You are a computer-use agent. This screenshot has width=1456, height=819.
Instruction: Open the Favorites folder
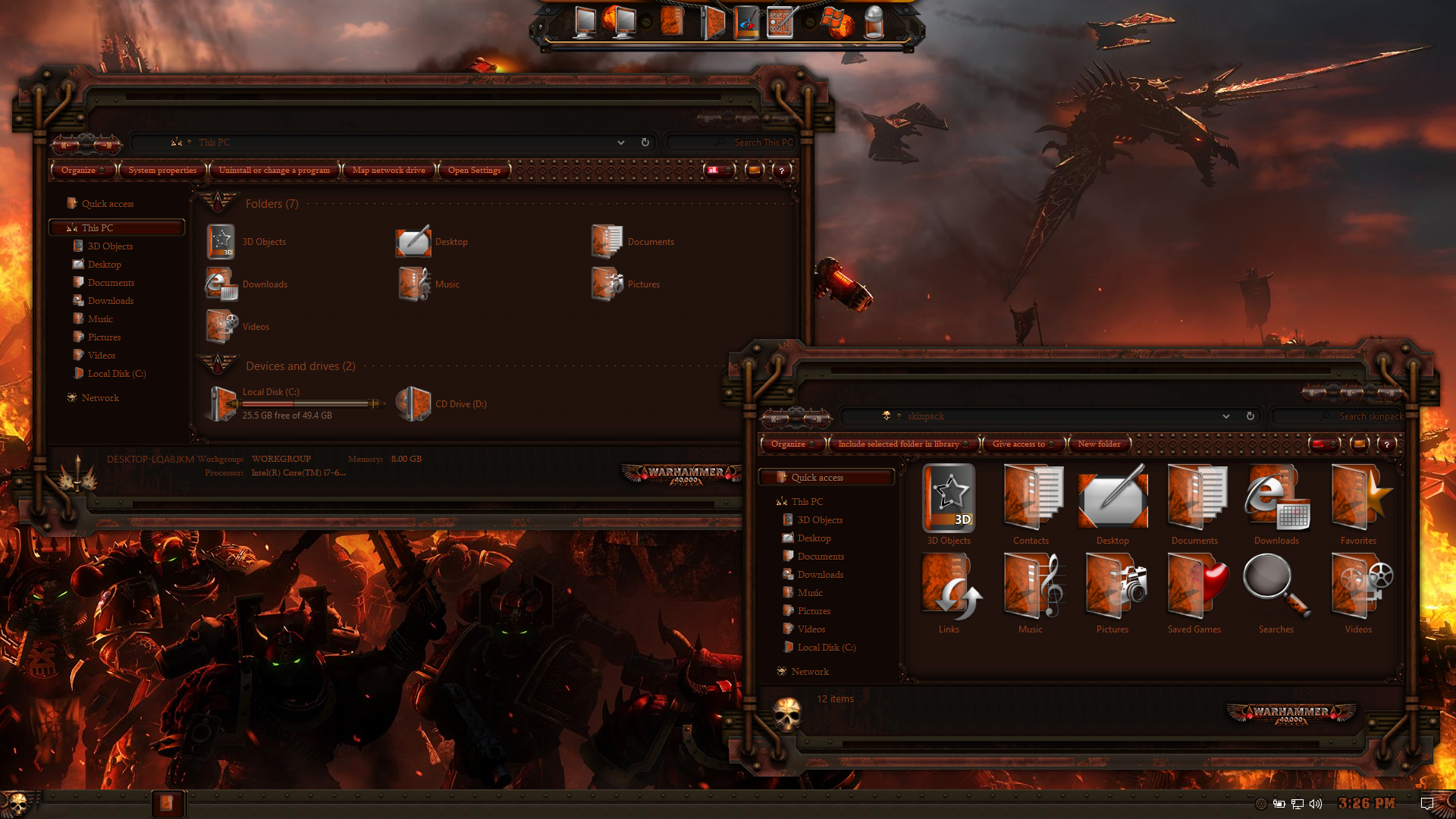click(1358, 504)
